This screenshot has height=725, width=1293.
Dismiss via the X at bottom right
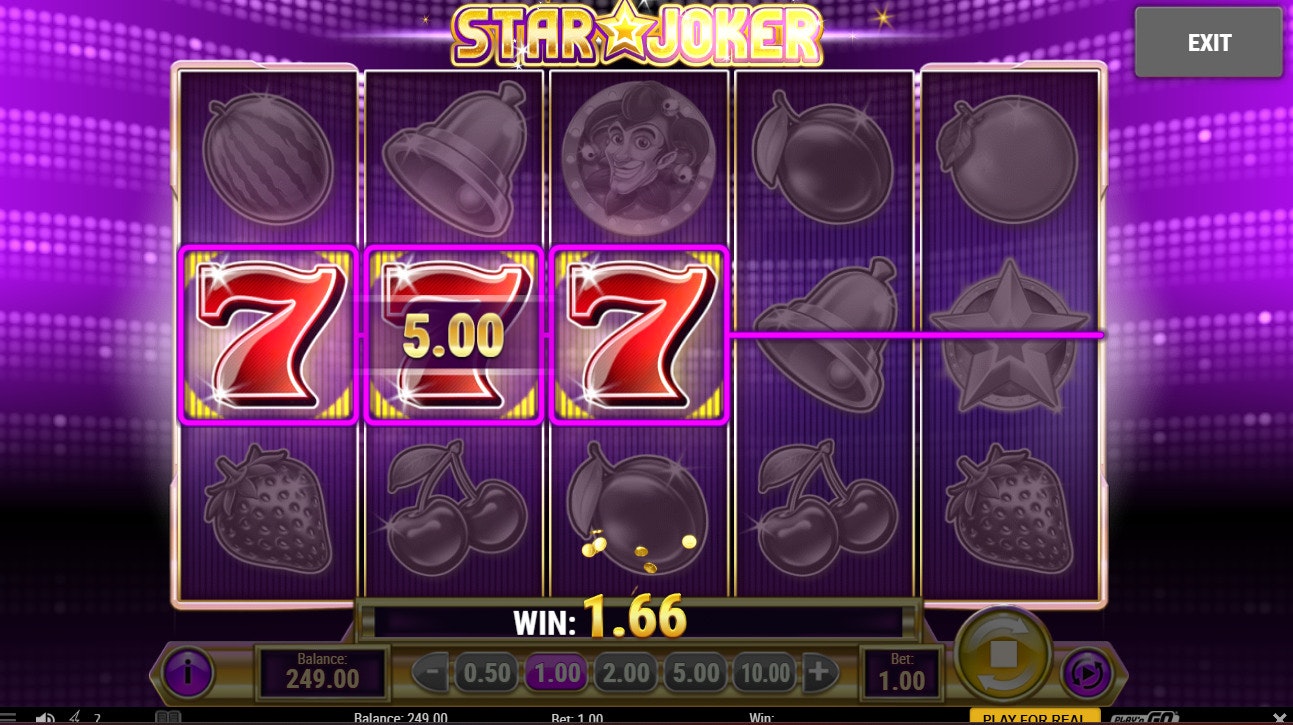click(x=1279, y=716)
